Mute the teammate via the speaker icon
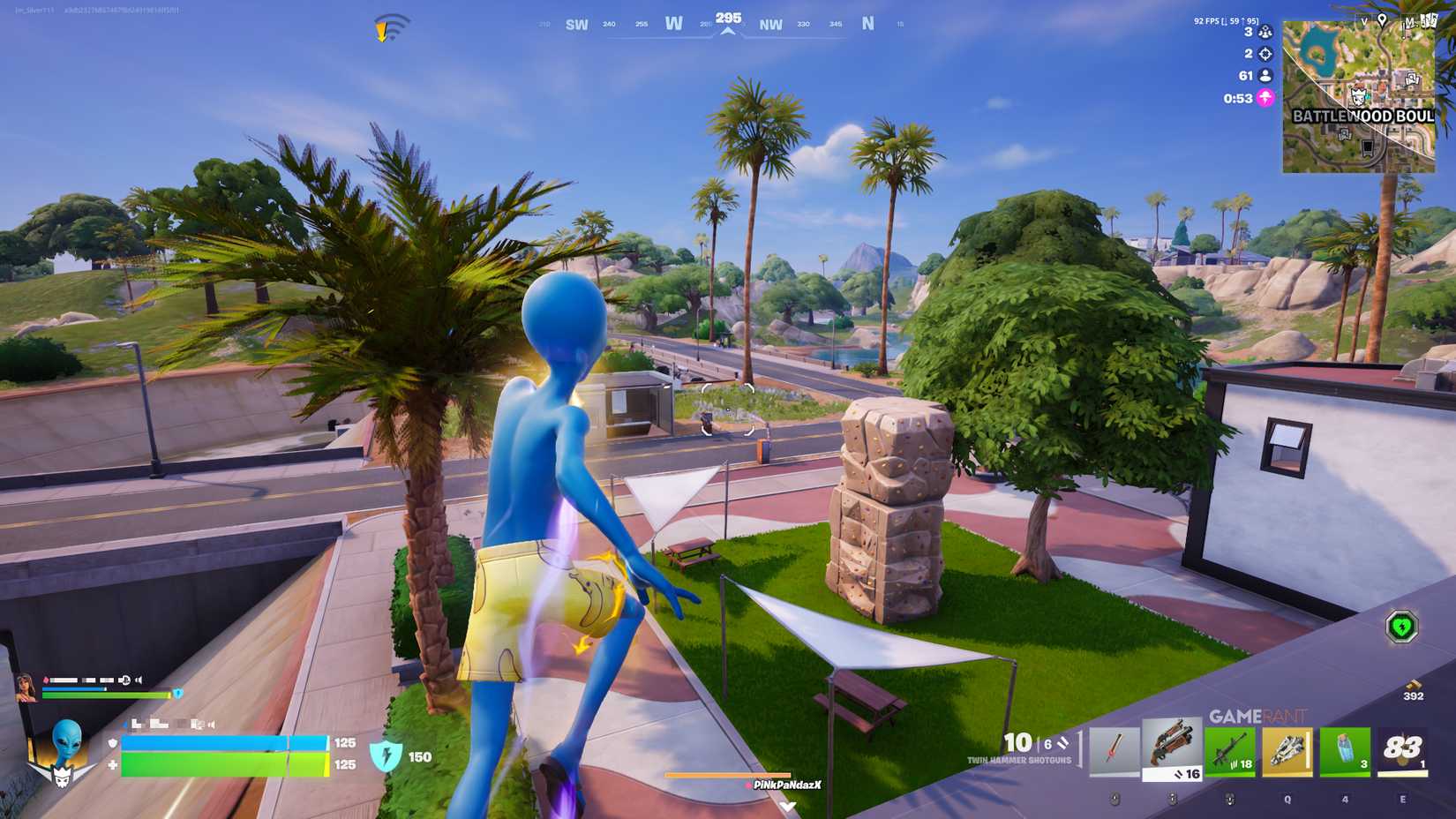 [139, 680]
